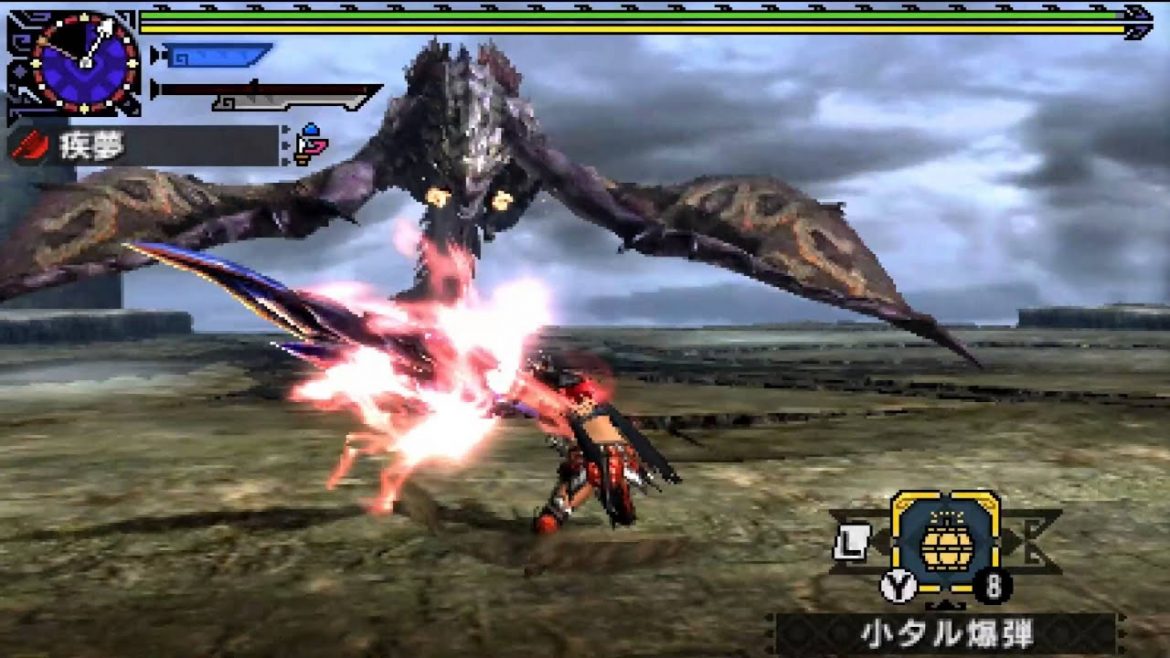The height and width of the screenshot is (658, 1170).
Task: Select the small barrel bomb item slot
Action: point(944,540)
